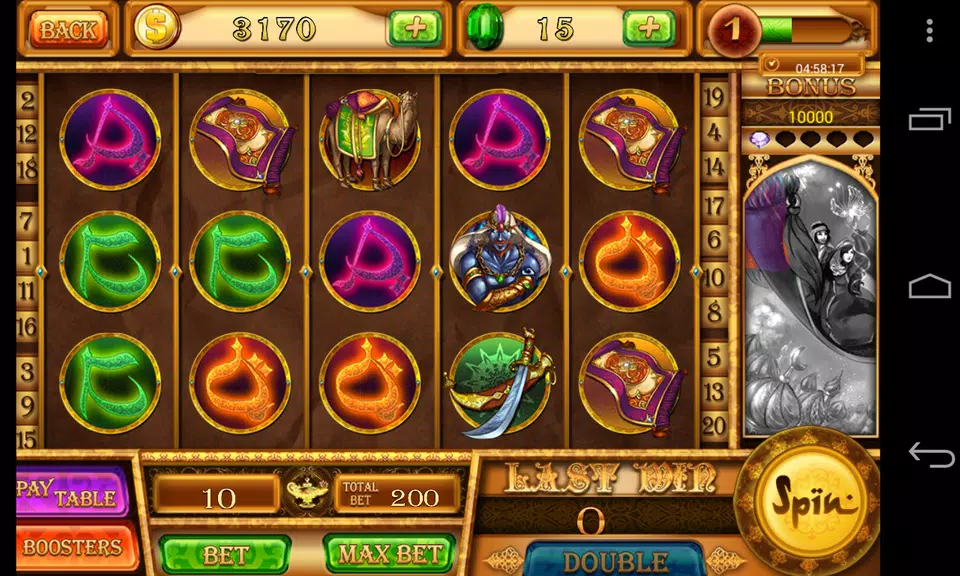Open the Pay Table
This screenshot has width=960, height=576.
point(72,493)
